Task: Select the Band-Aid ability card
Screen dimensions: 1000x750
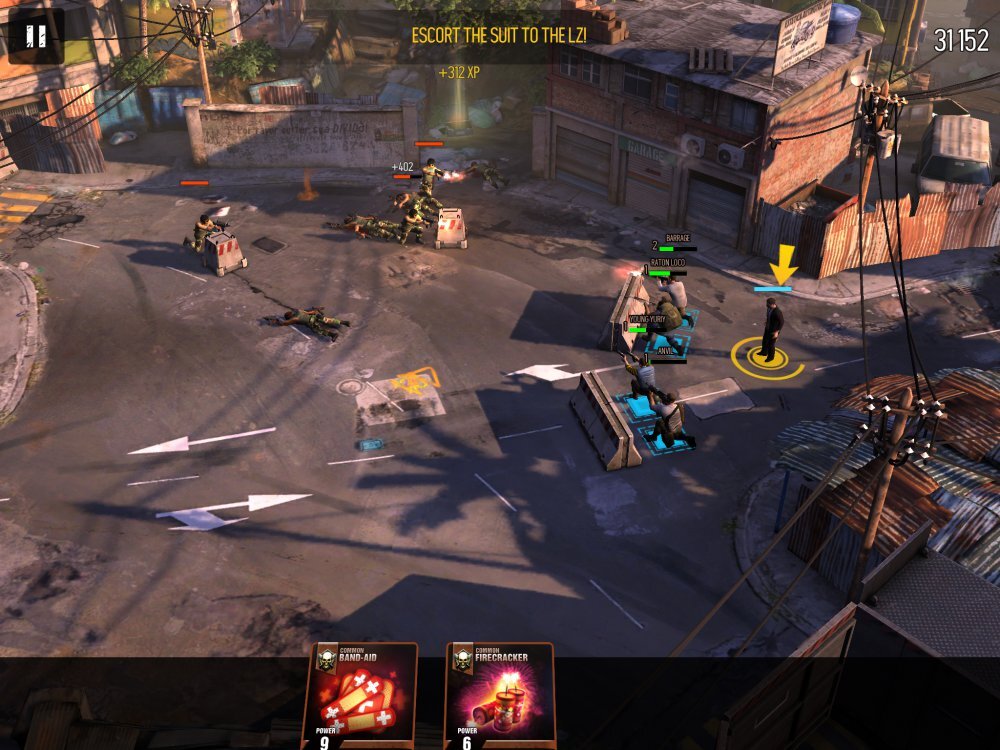Action: (360, 696)
